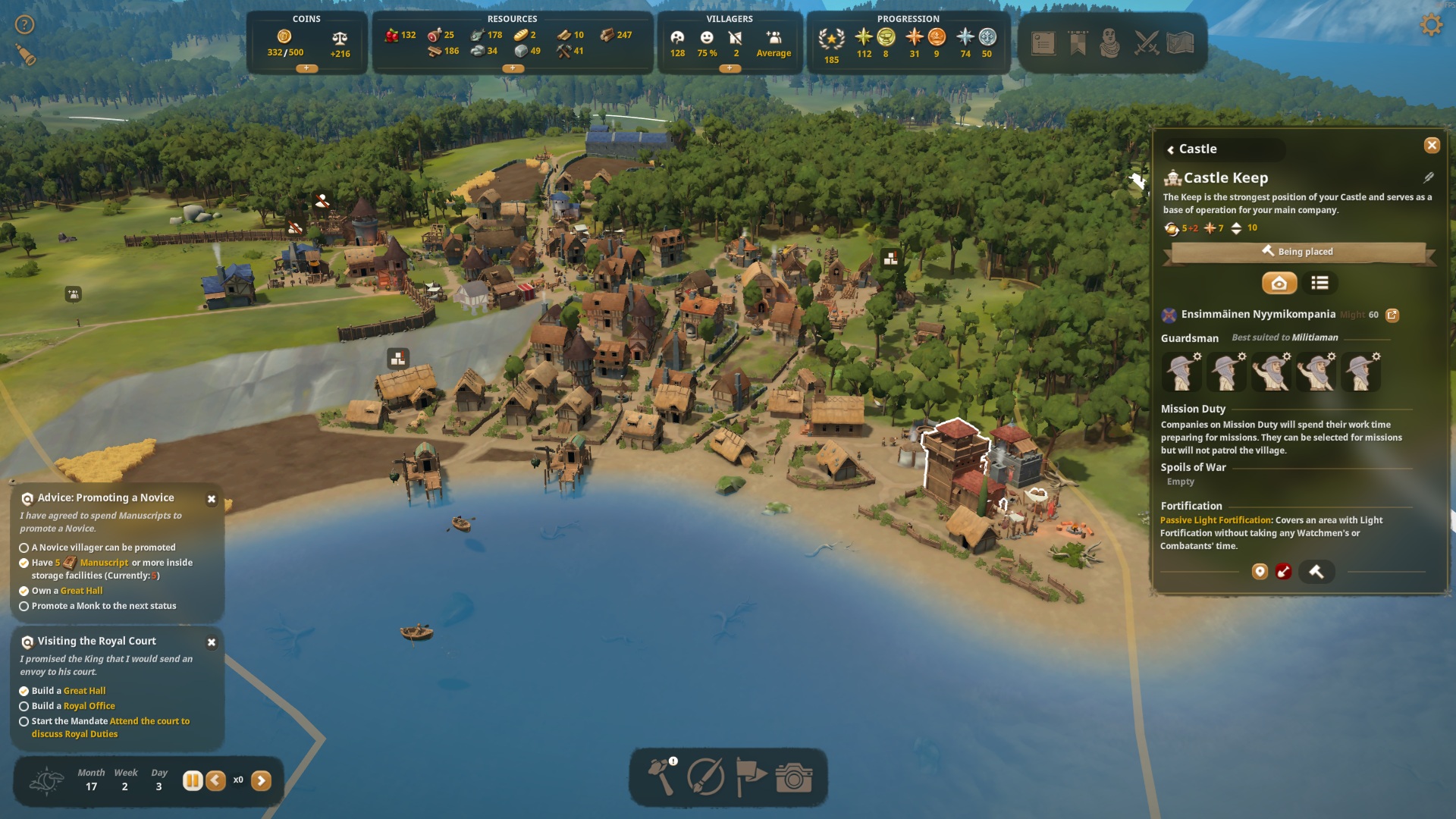Viewport: 1456px width, 819px height.
Task: Open the build menu hammer icon
Action: pos(661,777)
